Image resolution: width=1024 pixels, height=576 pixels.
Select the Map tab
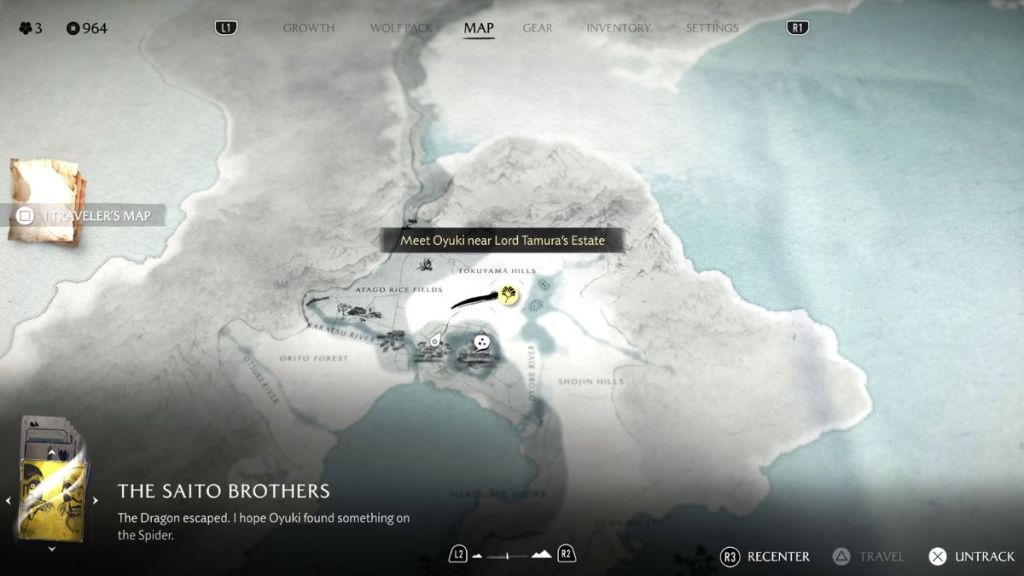point(479,28)
